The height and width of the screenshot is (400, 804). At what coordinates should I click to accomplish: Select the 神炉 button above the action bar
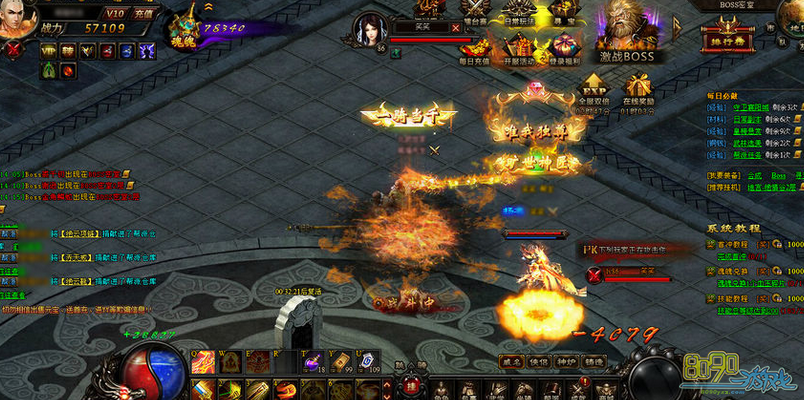(x=566, y=361)
